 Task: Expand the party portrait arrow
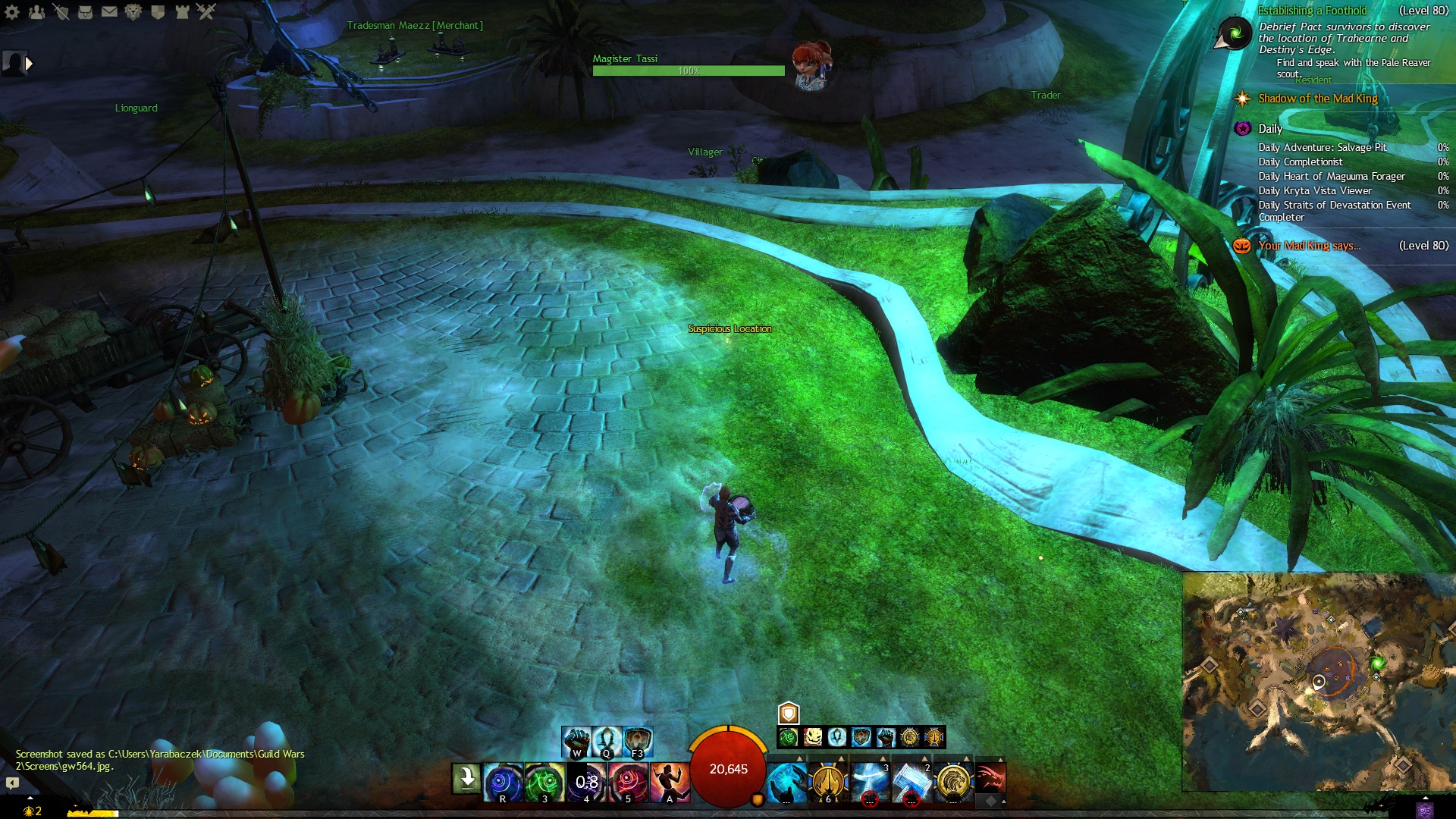click(x=29, y=64)
